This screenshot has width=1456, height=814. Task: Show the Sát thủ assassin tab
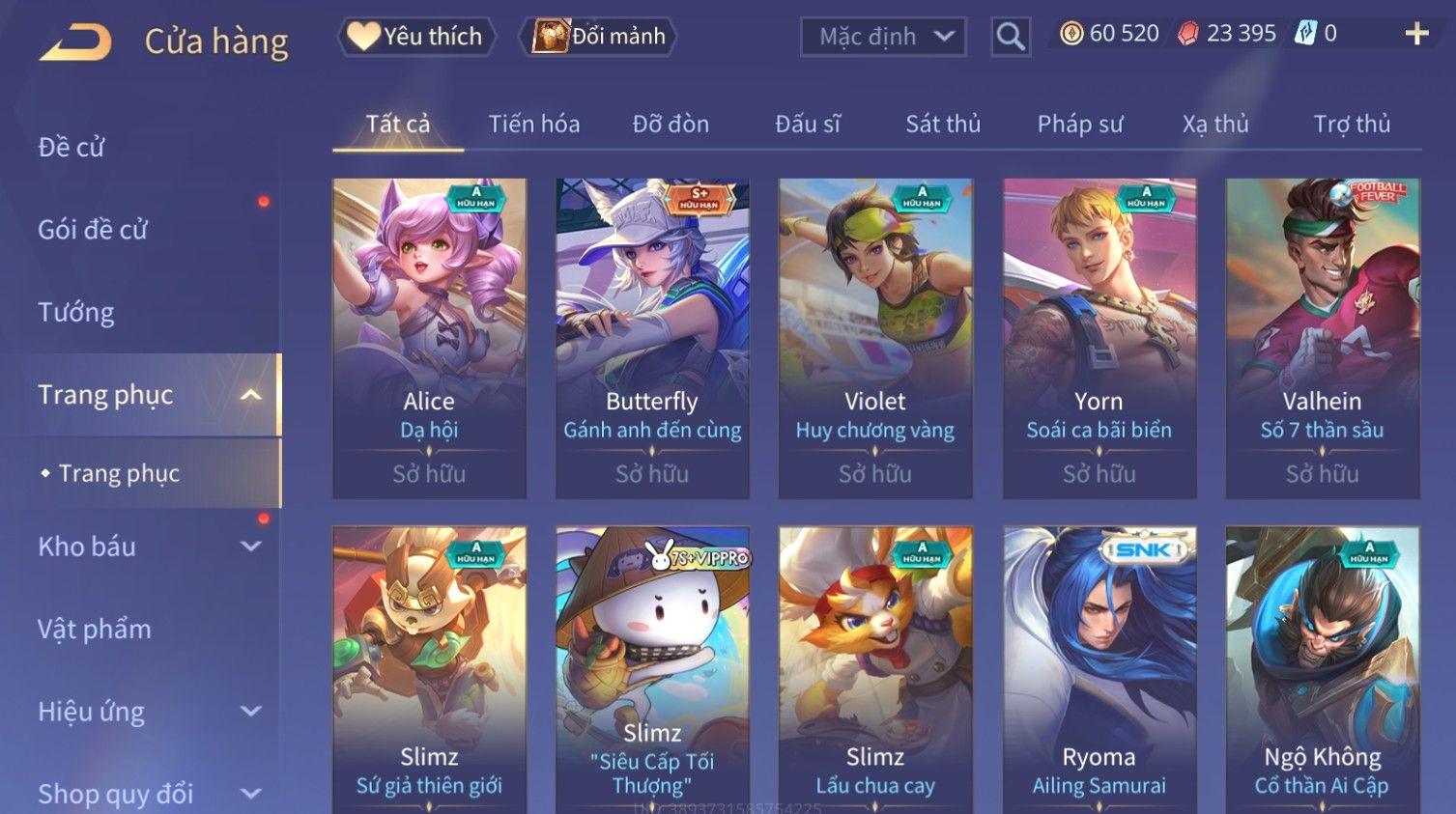[x=942, y=124]
